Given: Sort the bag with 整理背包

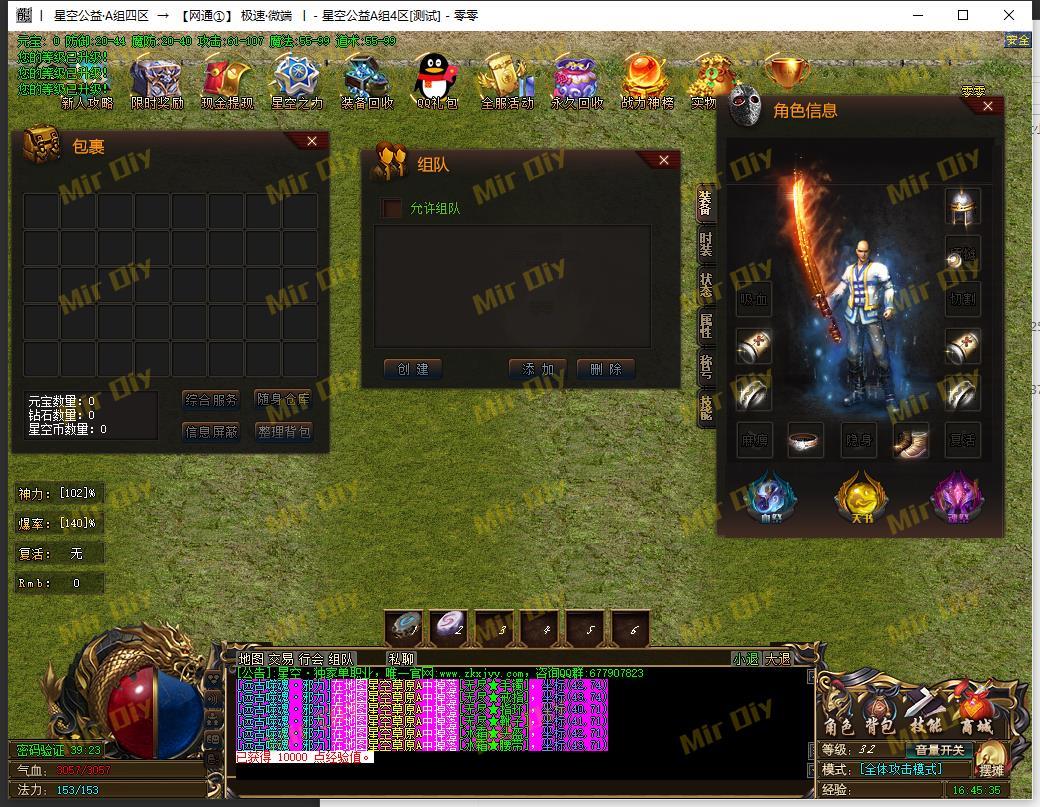Looking at the screenshot, I should 283,432.
